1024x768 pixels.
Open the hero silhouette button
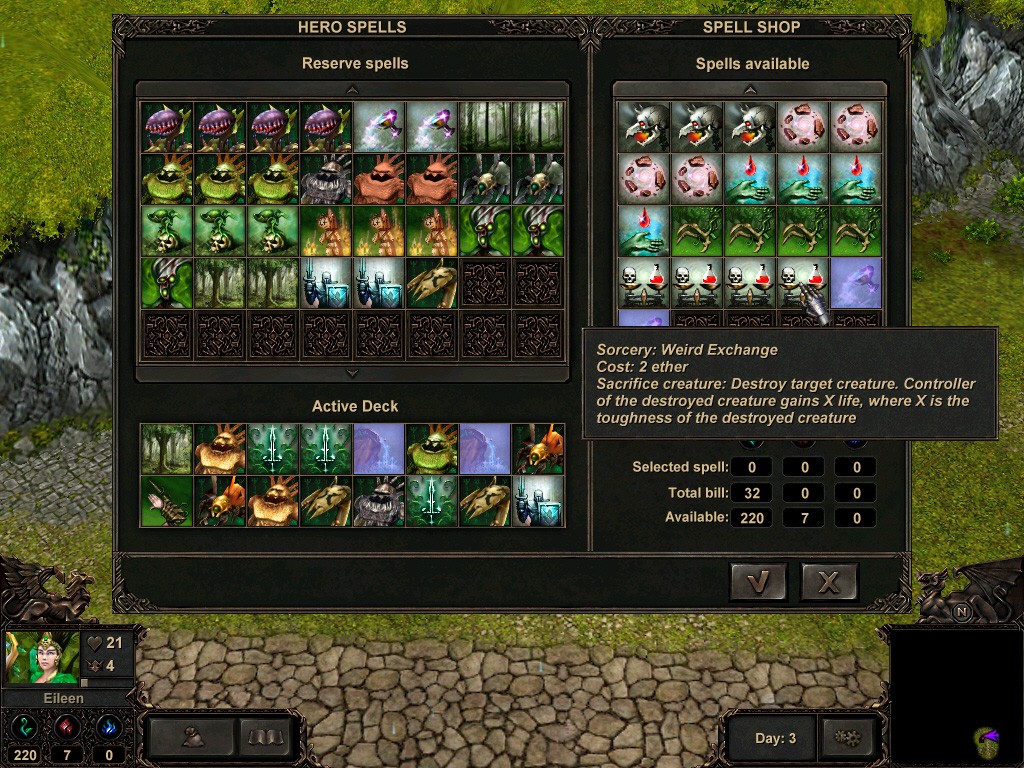tap(194, 738)
